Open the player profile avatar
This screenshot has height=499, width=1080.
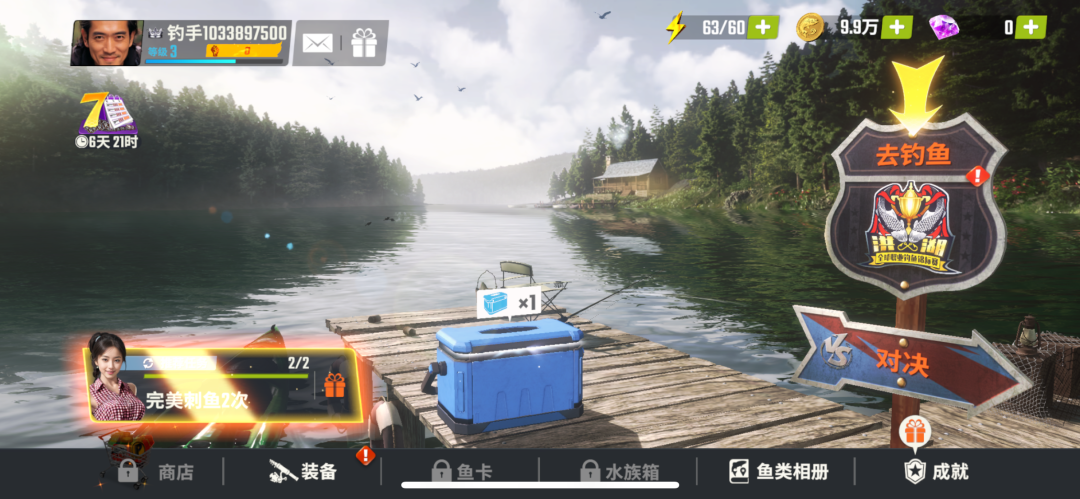coord(106,43)
